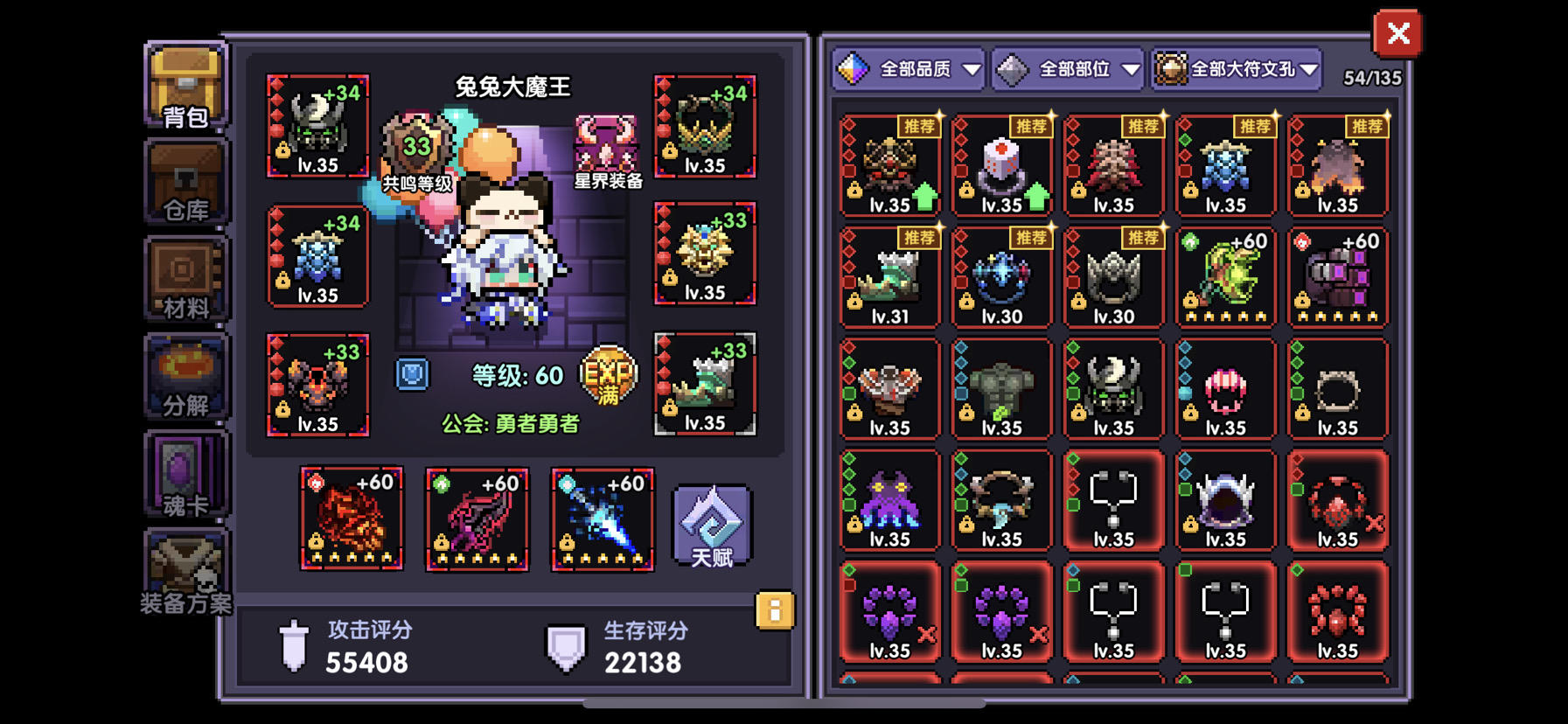
Task: Click the EXP满 experience badge
Action: coord(607,376)
